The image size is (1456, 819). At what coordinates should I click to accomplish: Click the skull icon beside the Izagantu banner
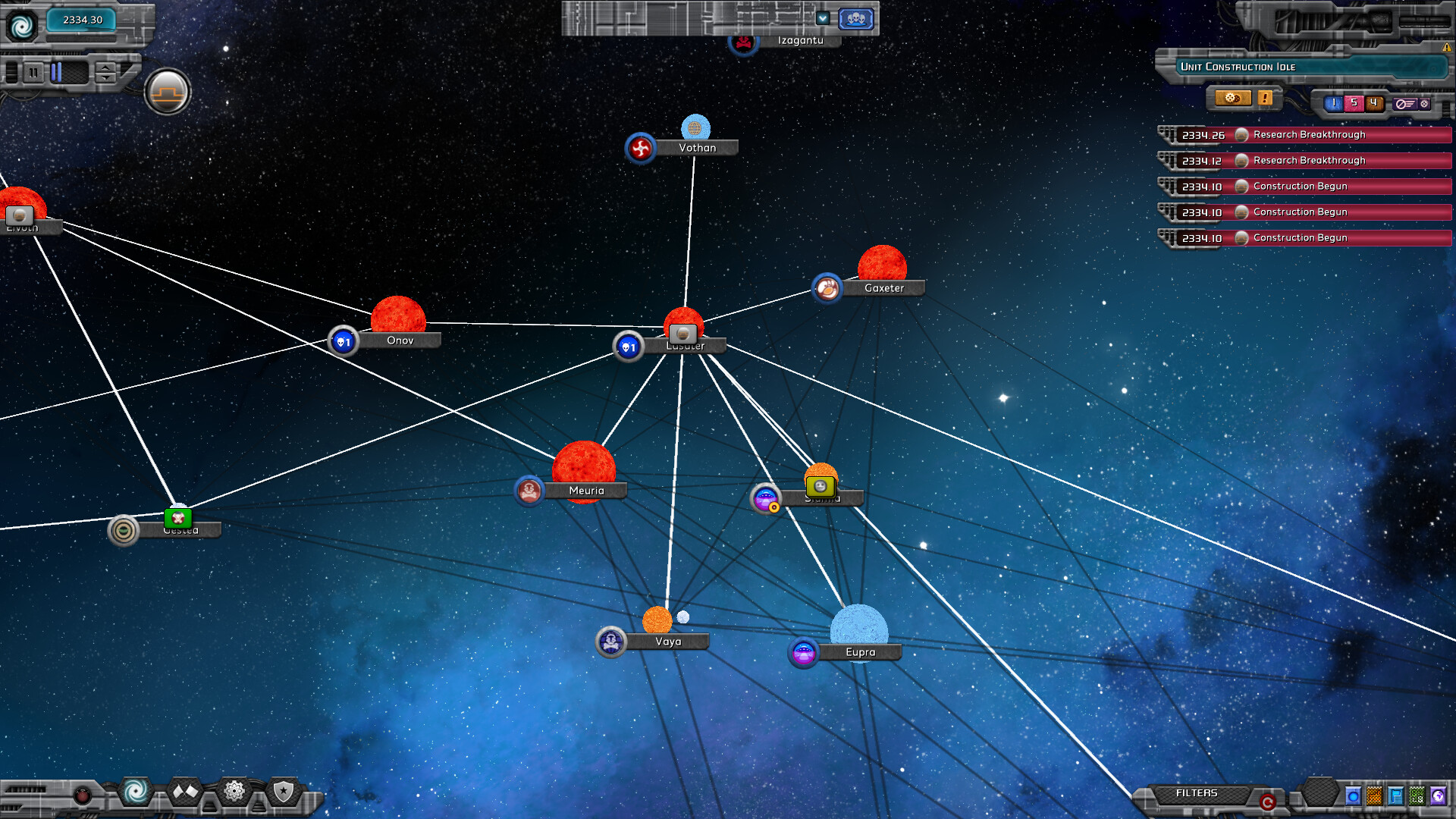tap(743, 42)
